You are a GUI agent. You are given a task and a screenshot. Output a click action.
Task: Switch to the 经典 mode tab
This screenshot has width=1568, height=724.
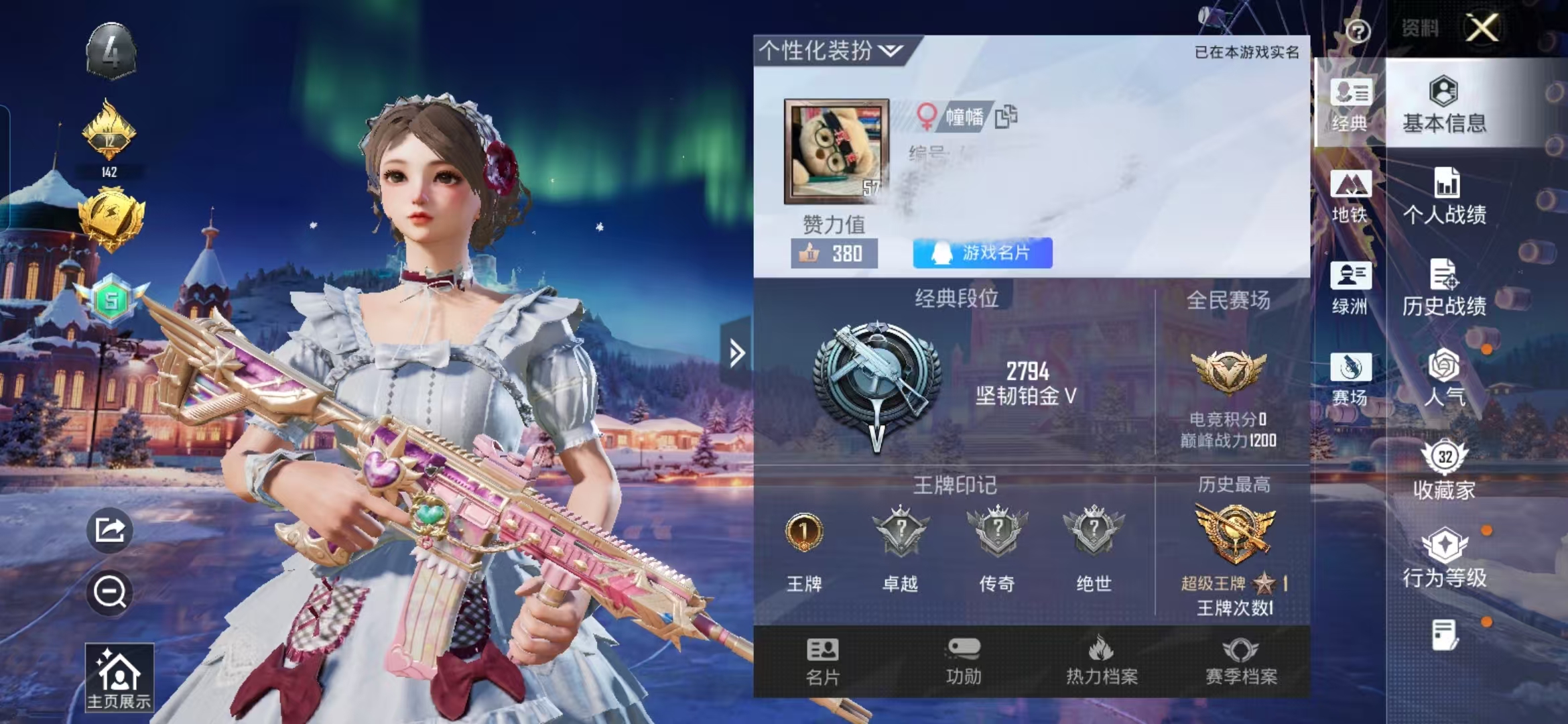click(1350, 105)
